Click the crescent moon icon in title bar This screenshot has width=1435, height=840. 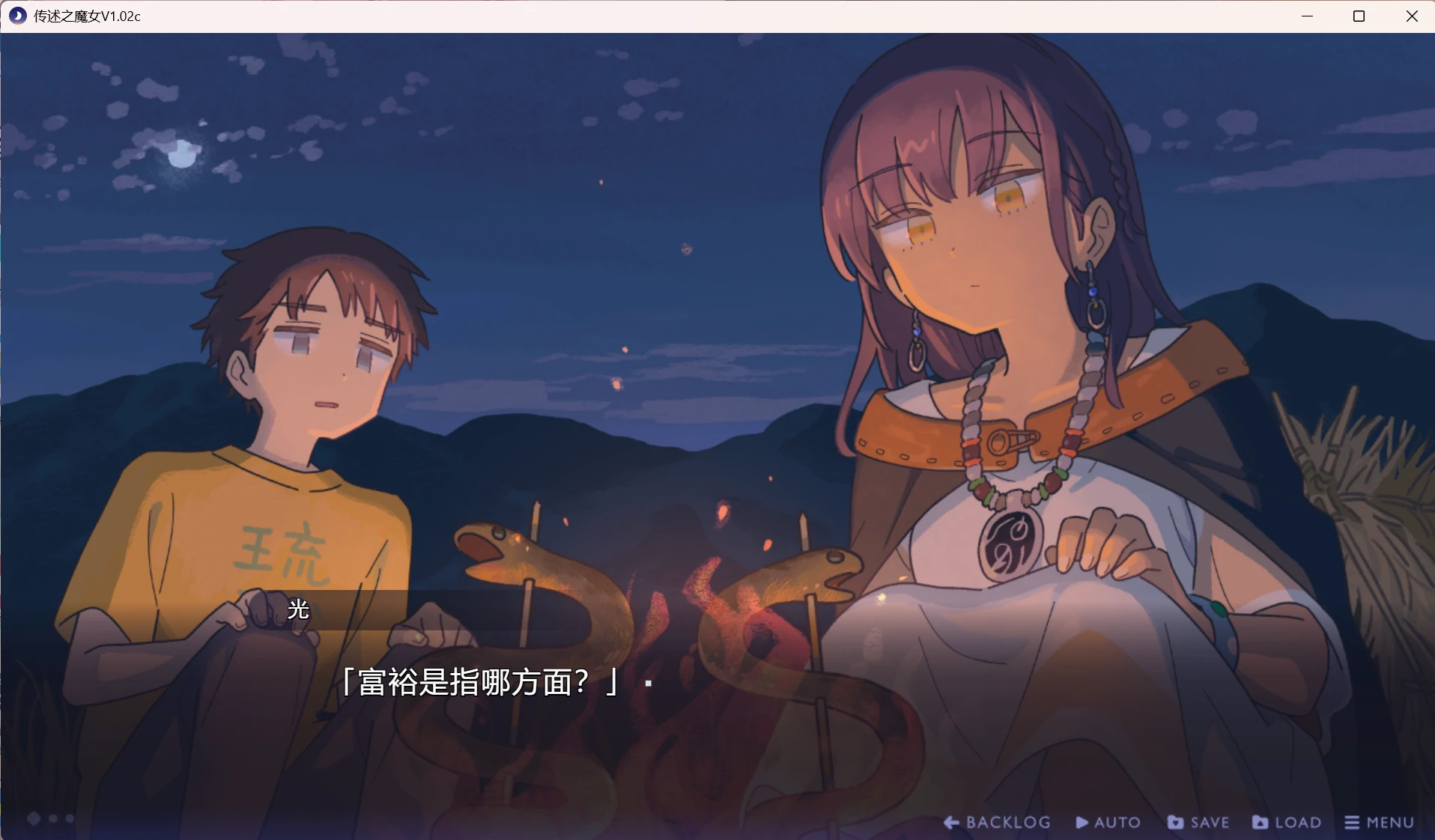pos(16,16)
